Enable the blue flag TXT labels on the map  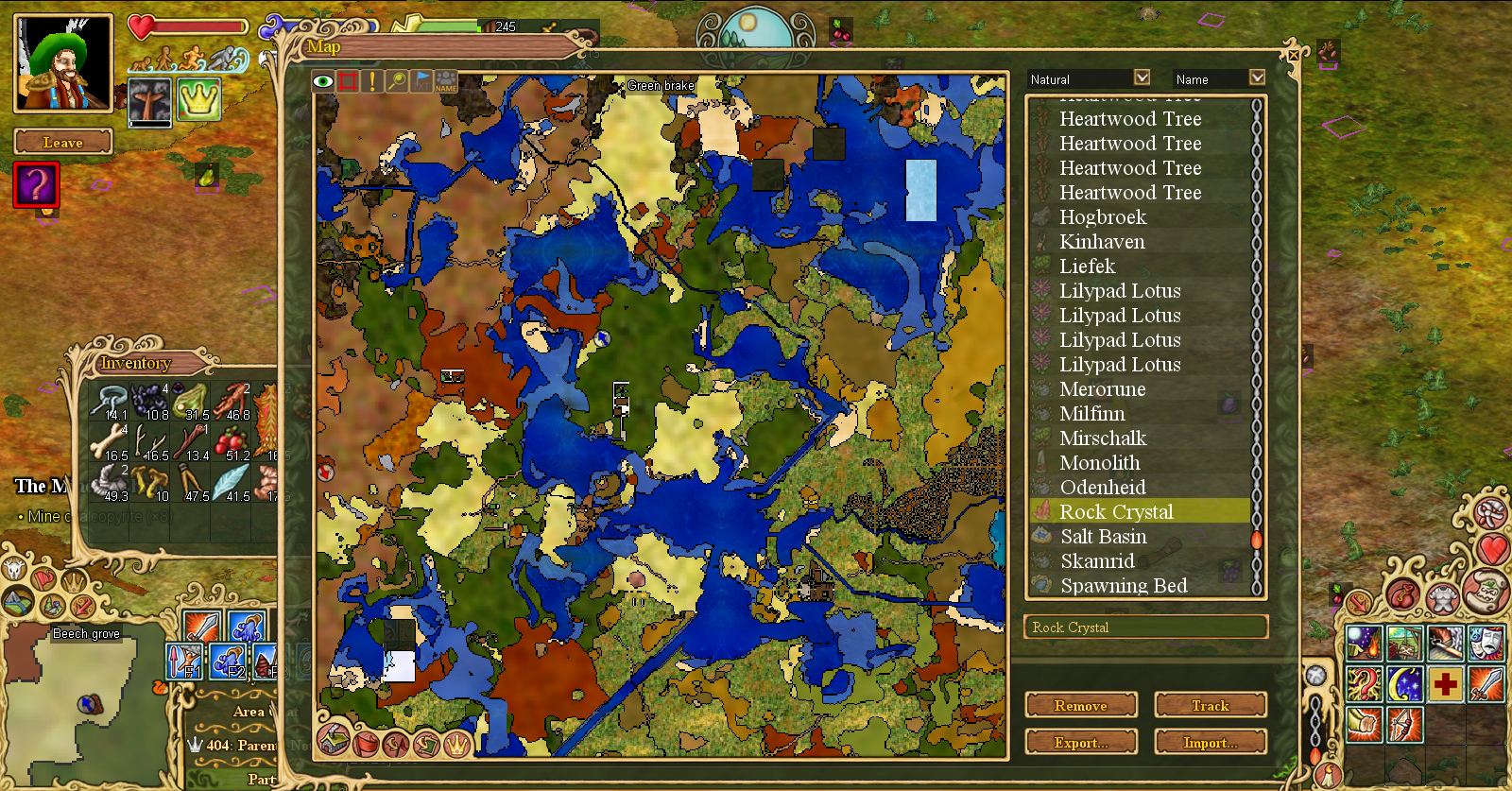[x=421, y=81]
